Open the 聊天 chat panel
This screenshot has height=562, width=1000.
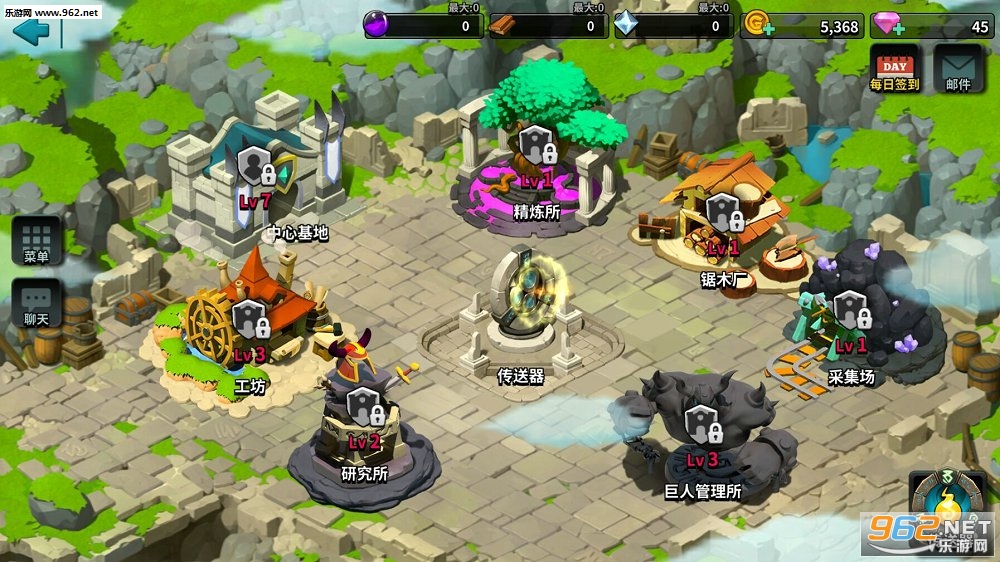click(37, 304)
